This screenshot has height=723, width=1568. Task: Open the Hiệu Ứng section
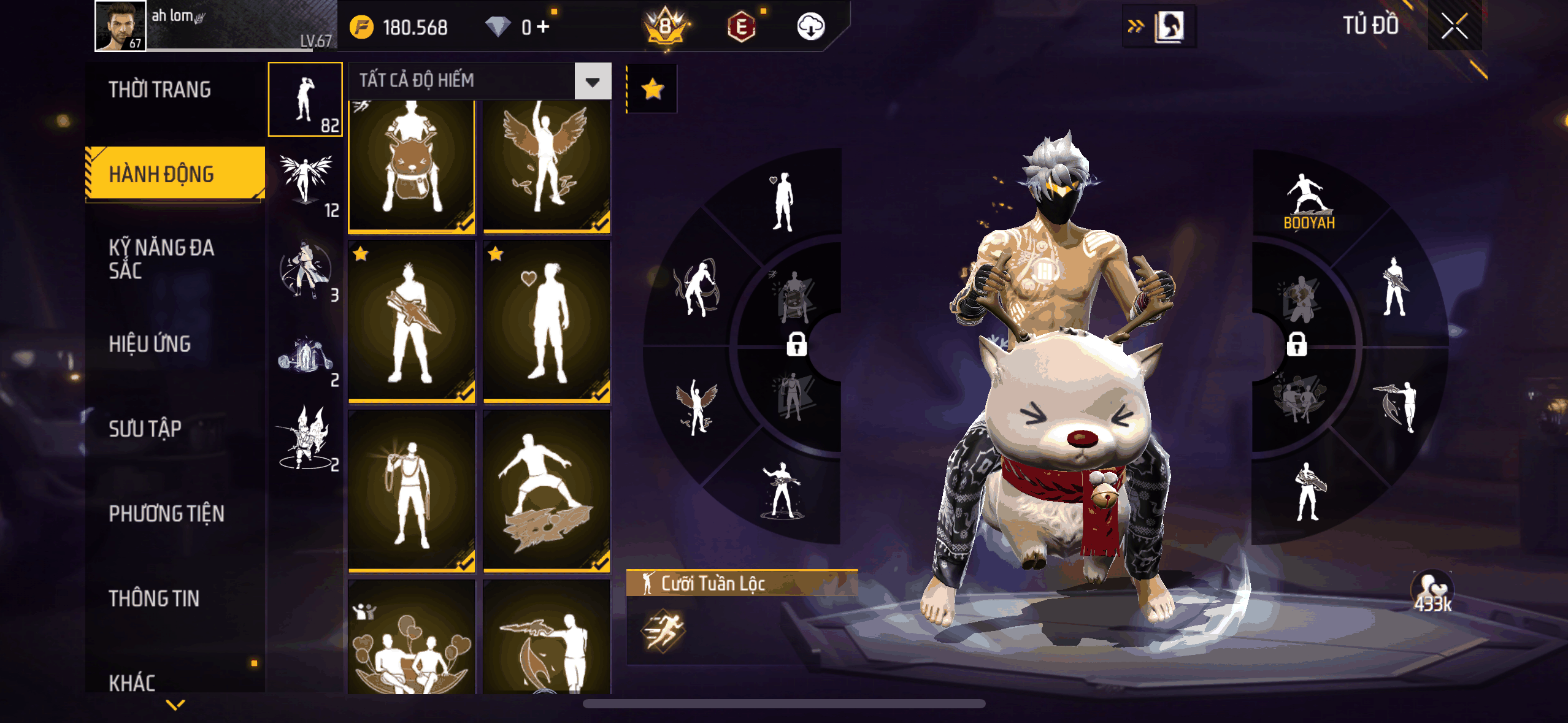point(150,344)
